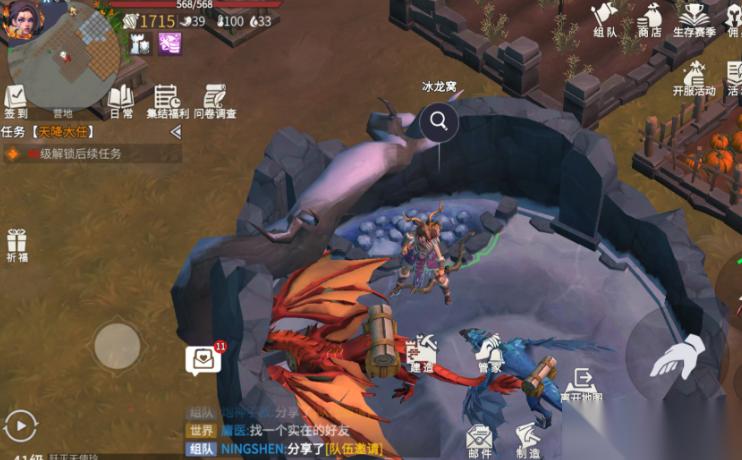Image resolution: width=742 pixels, height=460 pixels.
Task: Open the 生存赛季 survival season menu
Action: tap(695, 20)
